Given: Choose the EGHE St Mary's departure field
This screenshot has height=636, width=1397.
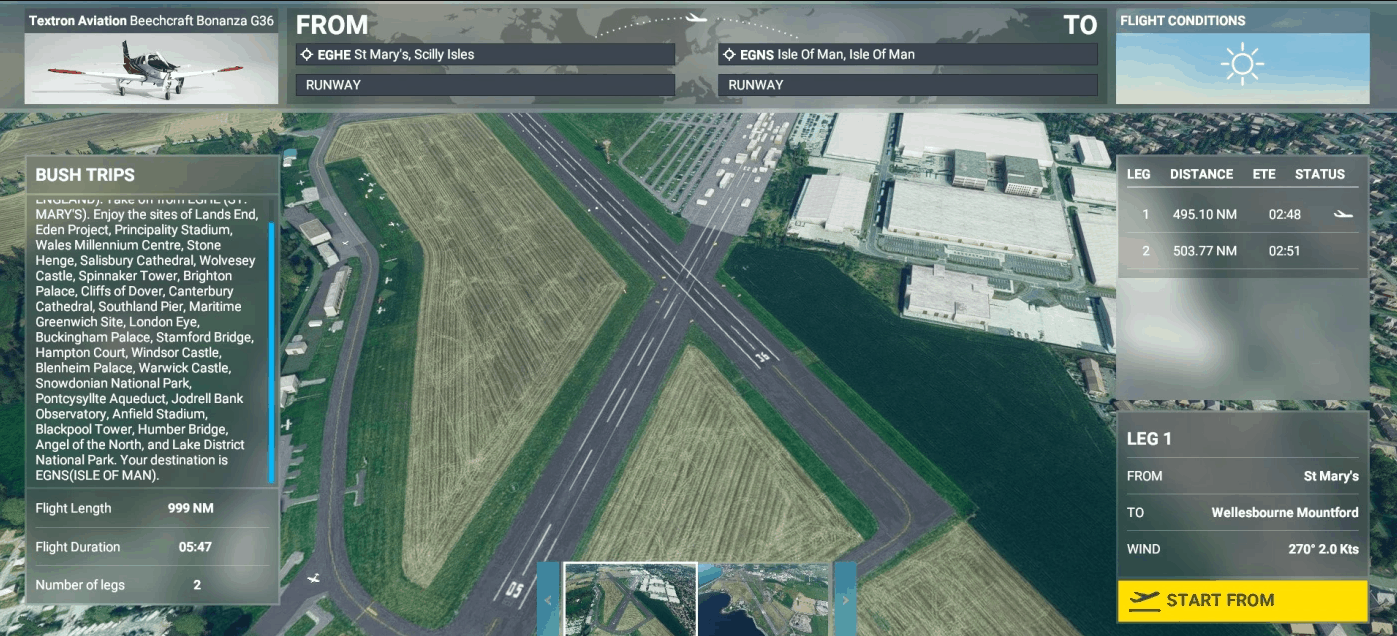Looking at the screenshot, I should coord(485,55).
